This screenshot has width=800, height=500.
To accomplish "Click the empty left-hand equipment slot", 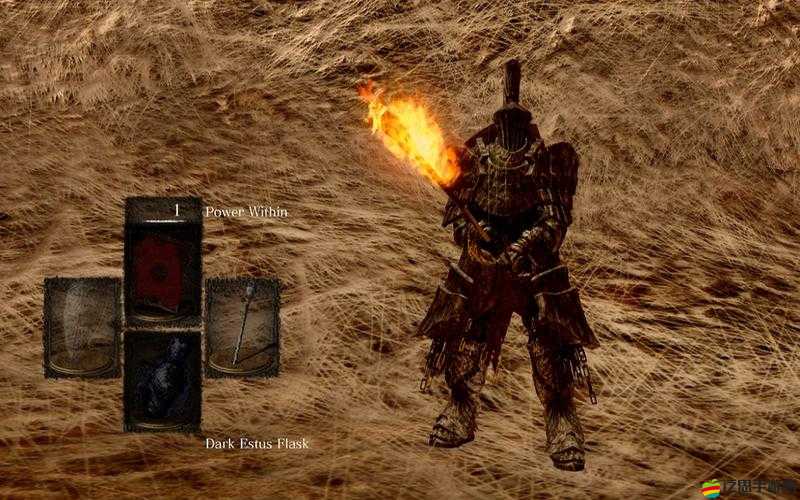I will point(82,327).
